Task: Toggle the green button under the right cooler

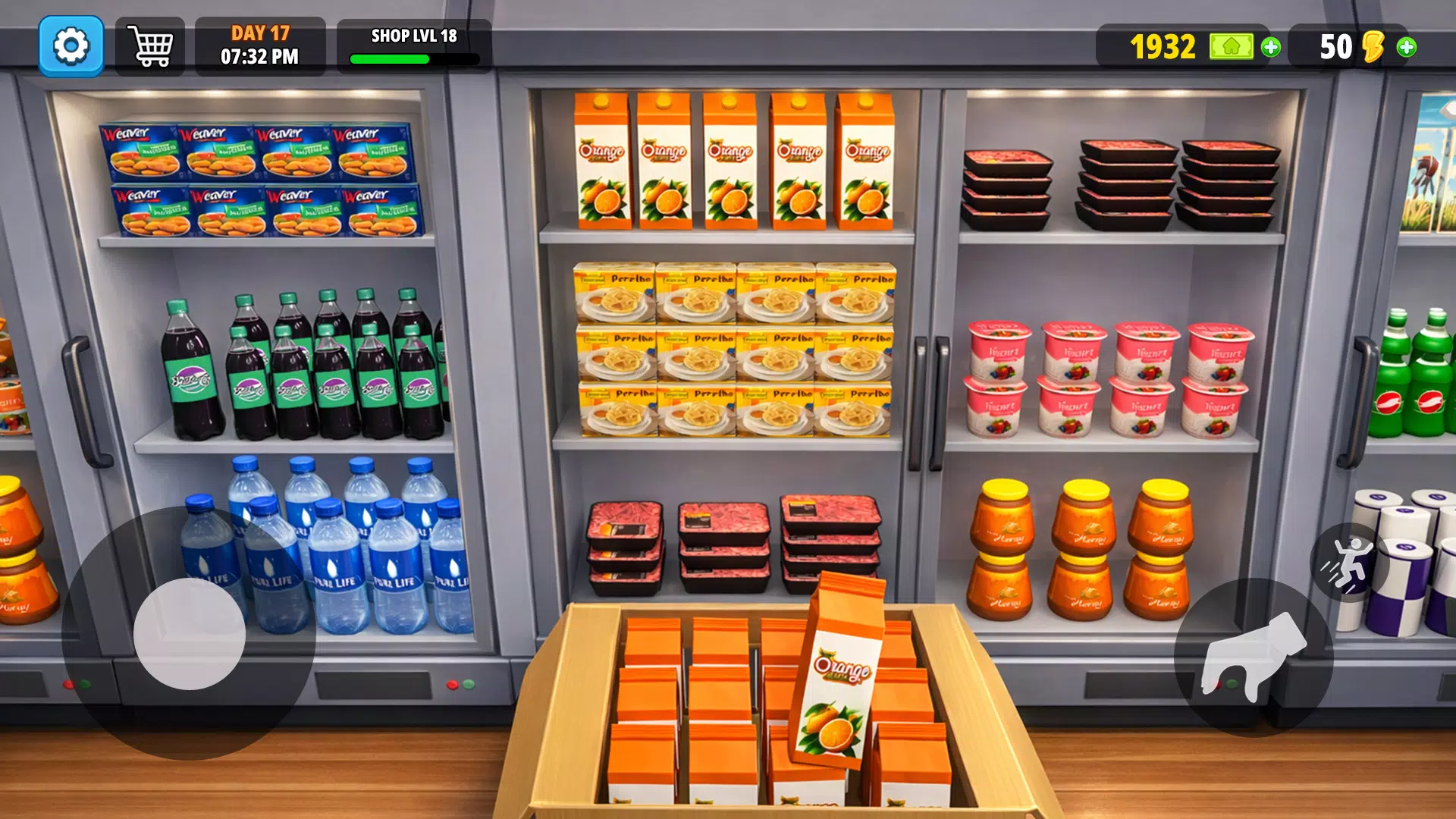Action: click(x=1232, y=682)
